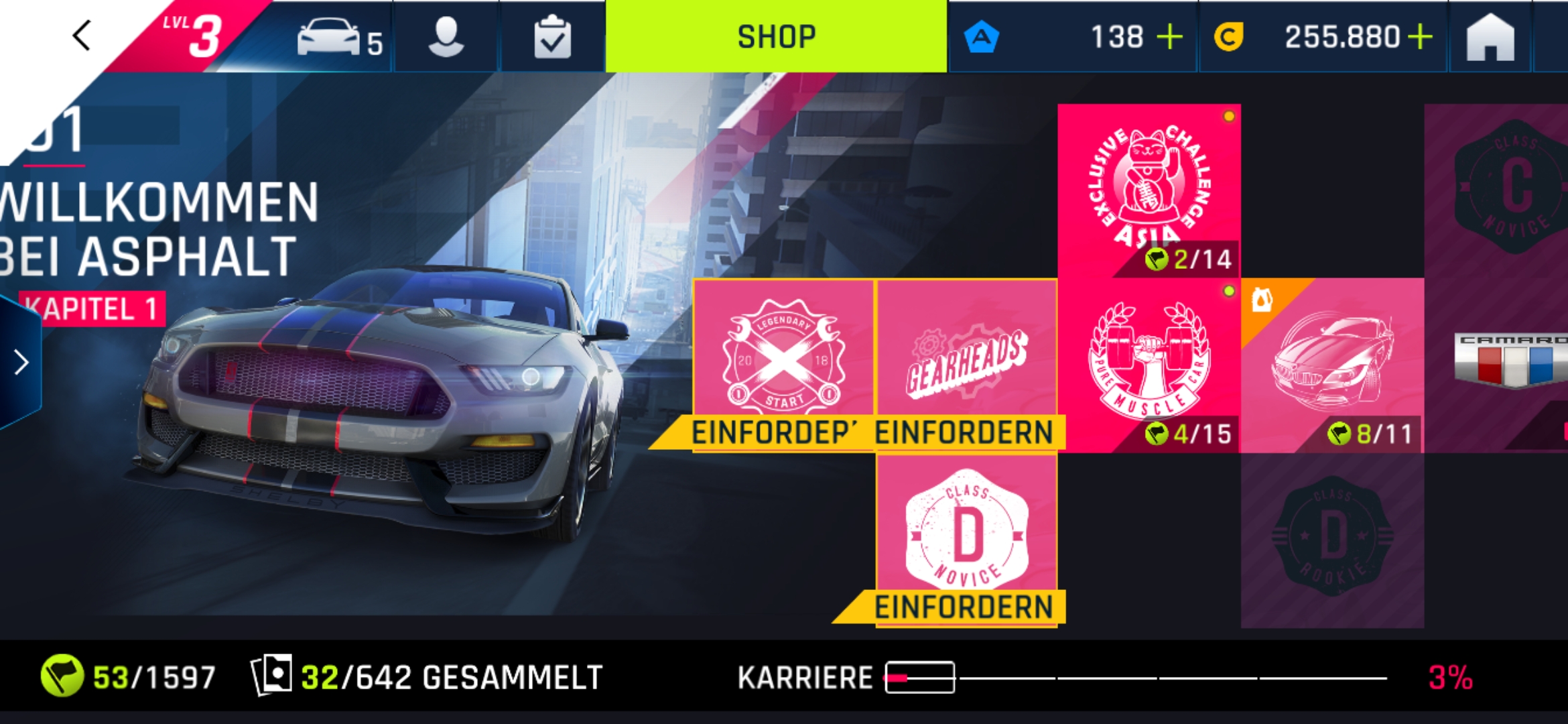Open token purchase with the plus sign
This screenshot has height=724, width=1568.
point(1169,37)
